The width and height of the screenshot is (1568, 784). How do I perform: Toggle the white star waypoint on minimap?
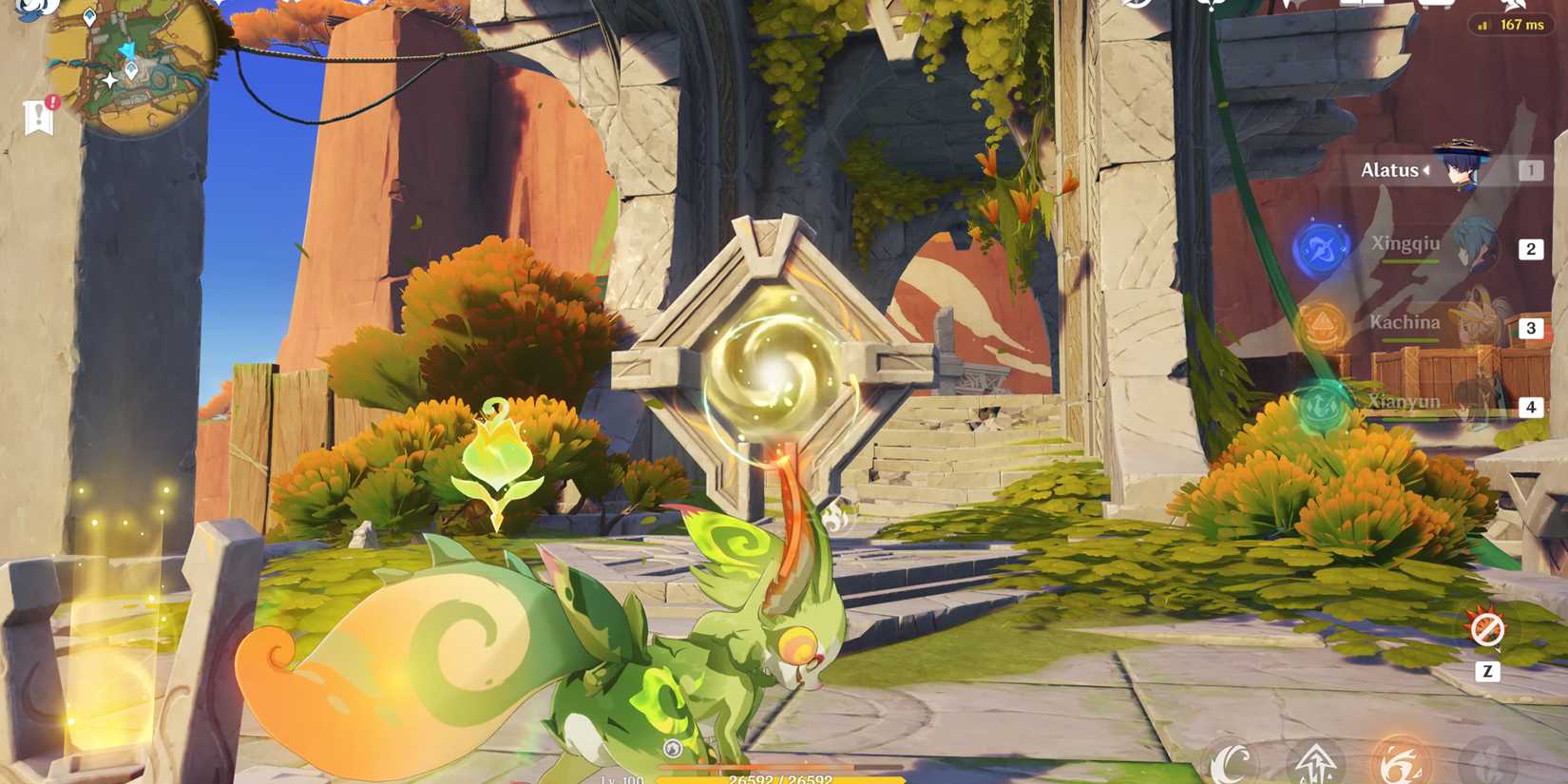click(110, 80)
